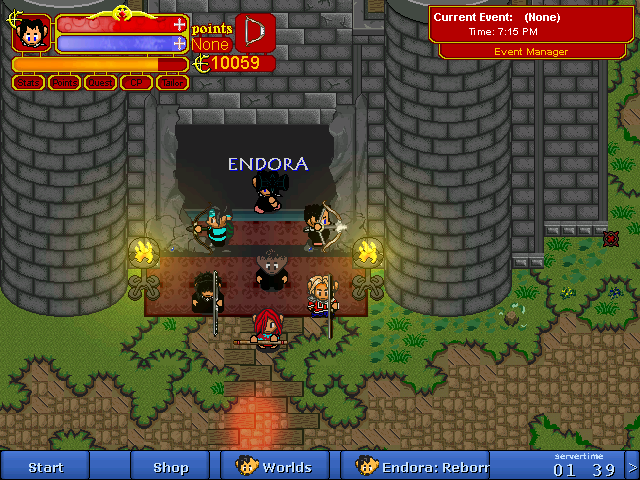This screenshot has height=480, width=640.
Task: Open the Stats panel
Action: (29, 83)
